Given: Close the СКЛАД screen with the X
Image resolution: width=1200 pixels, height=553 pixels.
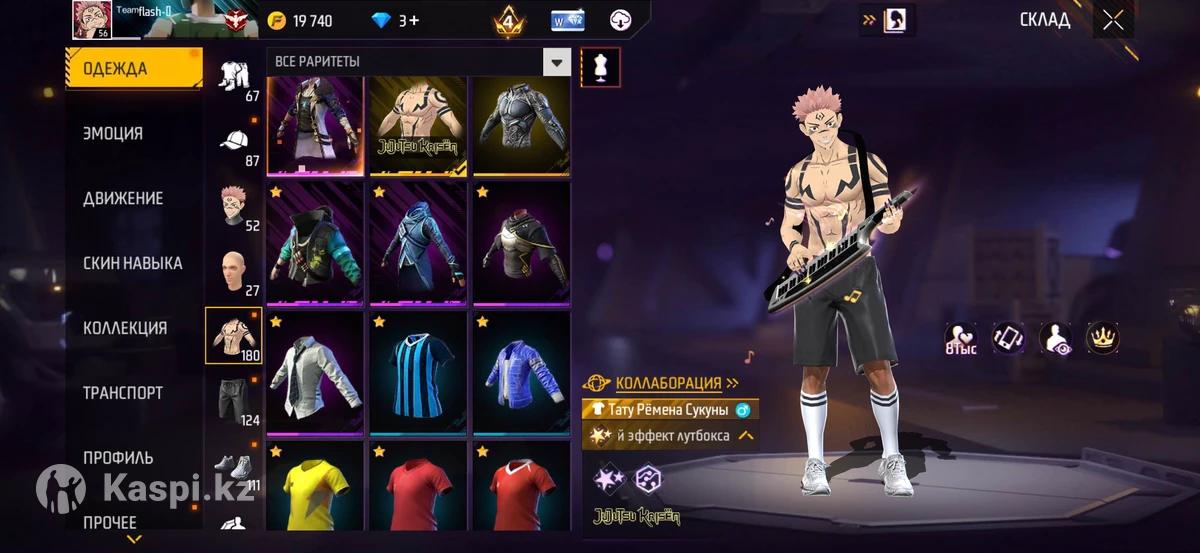Looking at the screenshot, I should click(x=1113, y=20).
